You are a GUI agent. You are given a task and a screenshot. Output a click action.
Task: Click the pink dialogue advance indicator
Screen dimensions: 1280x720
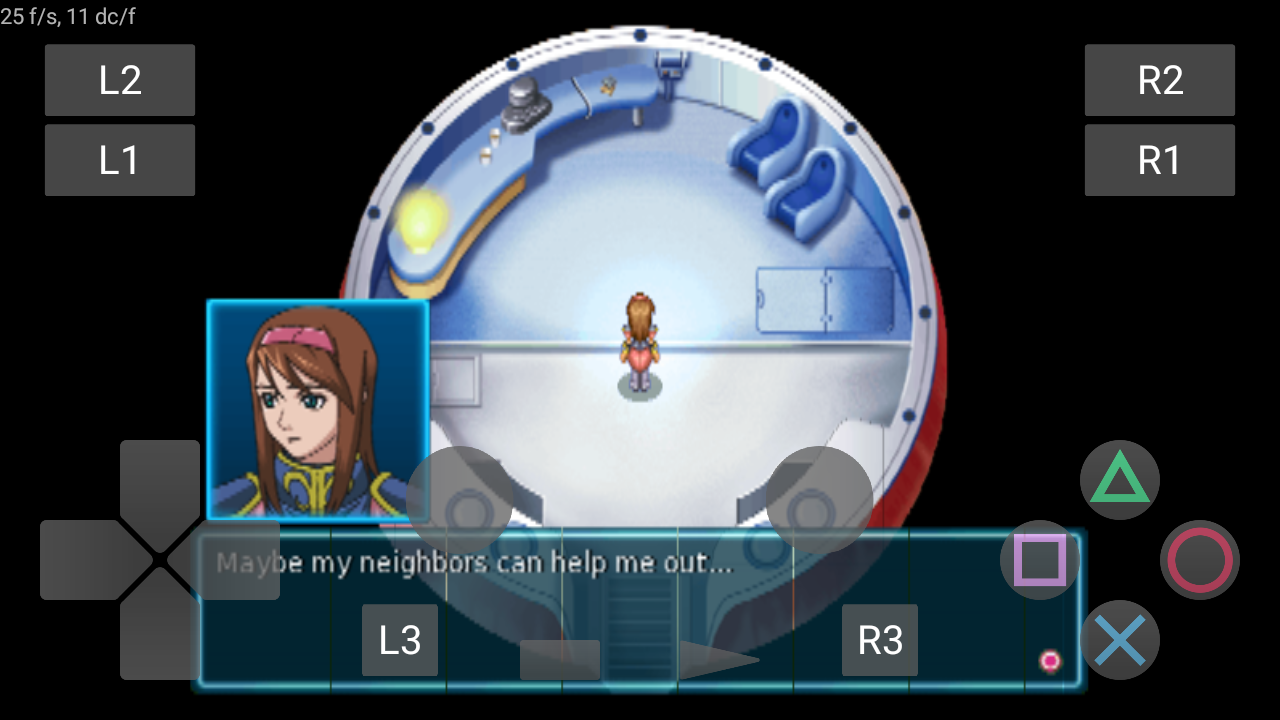[1050, 660]
